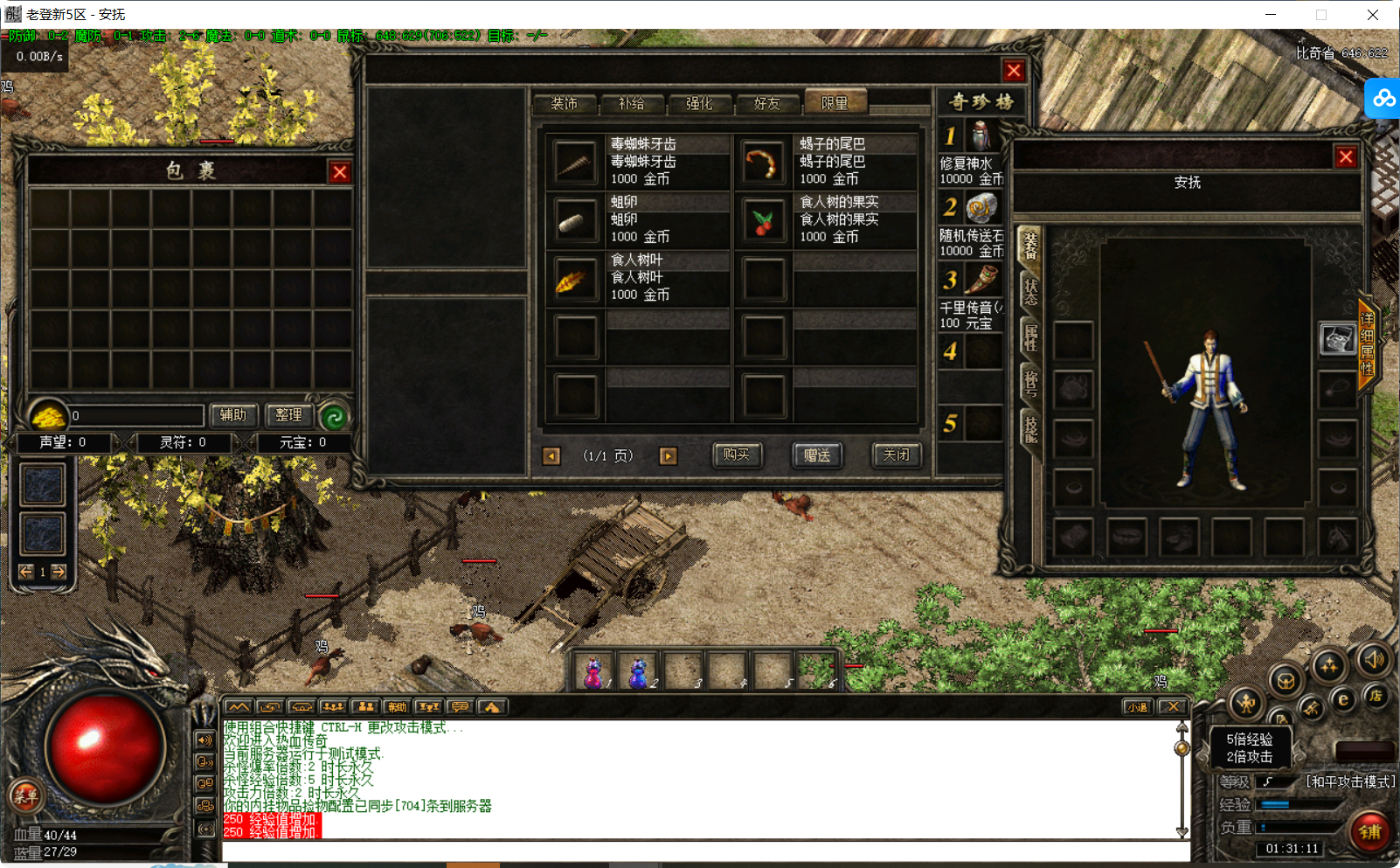Viewport: 1400px width, 868px height.
Task: Minimize the game window
Action: [x=1271, y=15]
